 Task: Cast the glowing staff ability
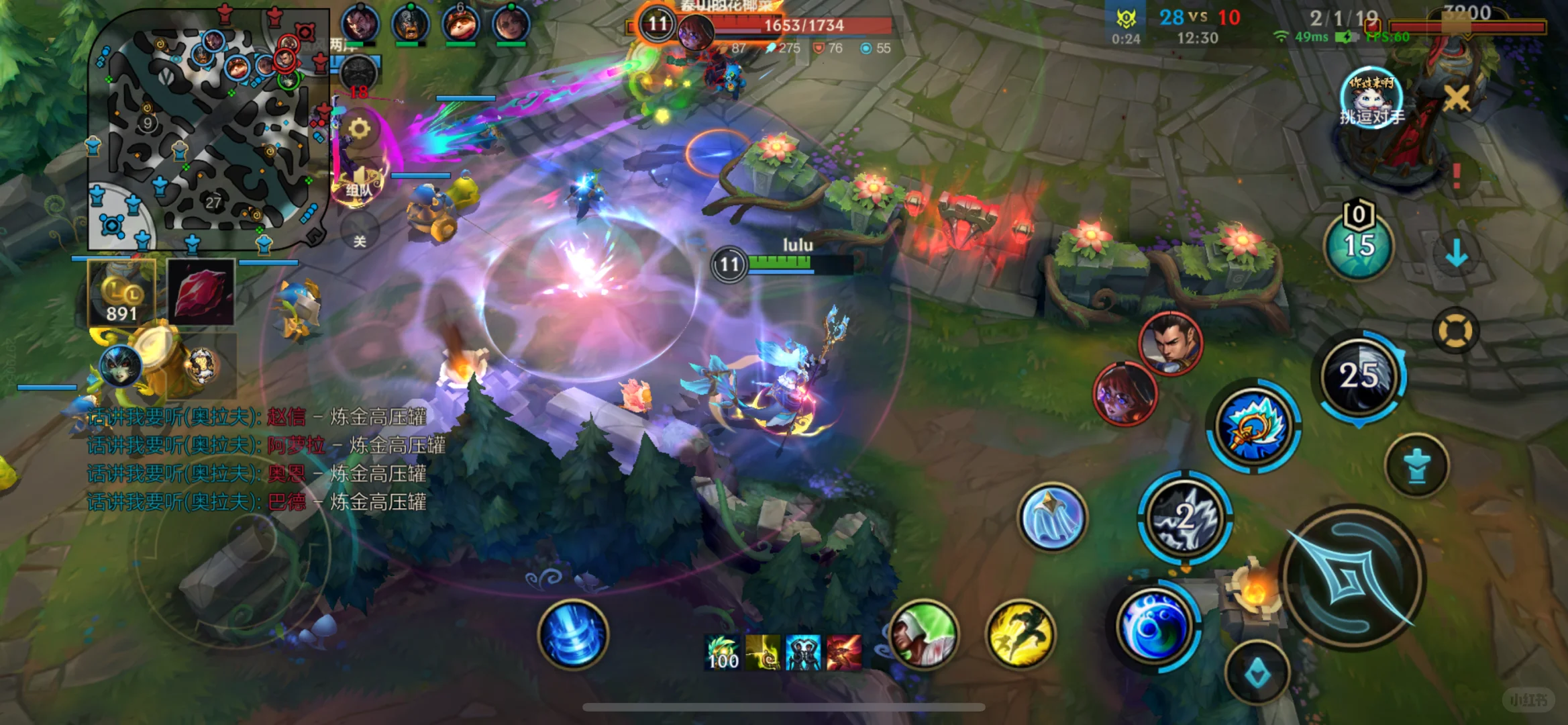click(x=1253, y=426)
